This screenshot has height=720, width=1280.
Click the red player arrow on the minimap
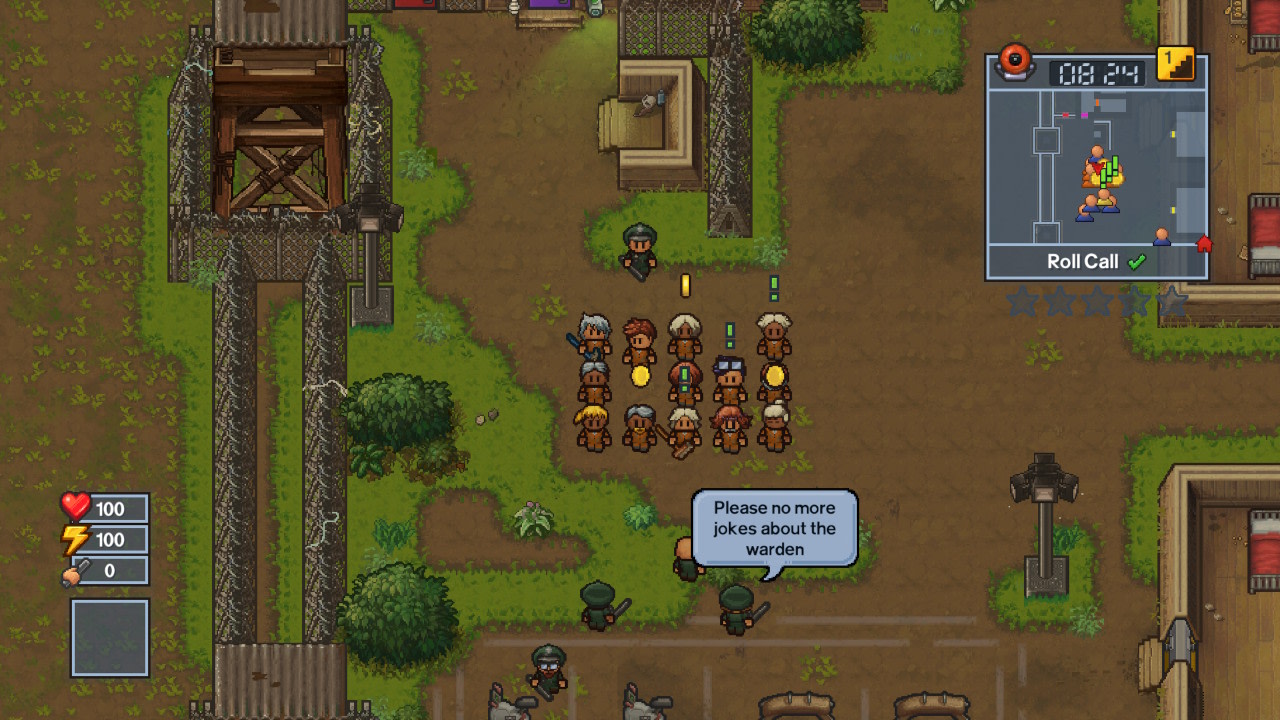1097,169
